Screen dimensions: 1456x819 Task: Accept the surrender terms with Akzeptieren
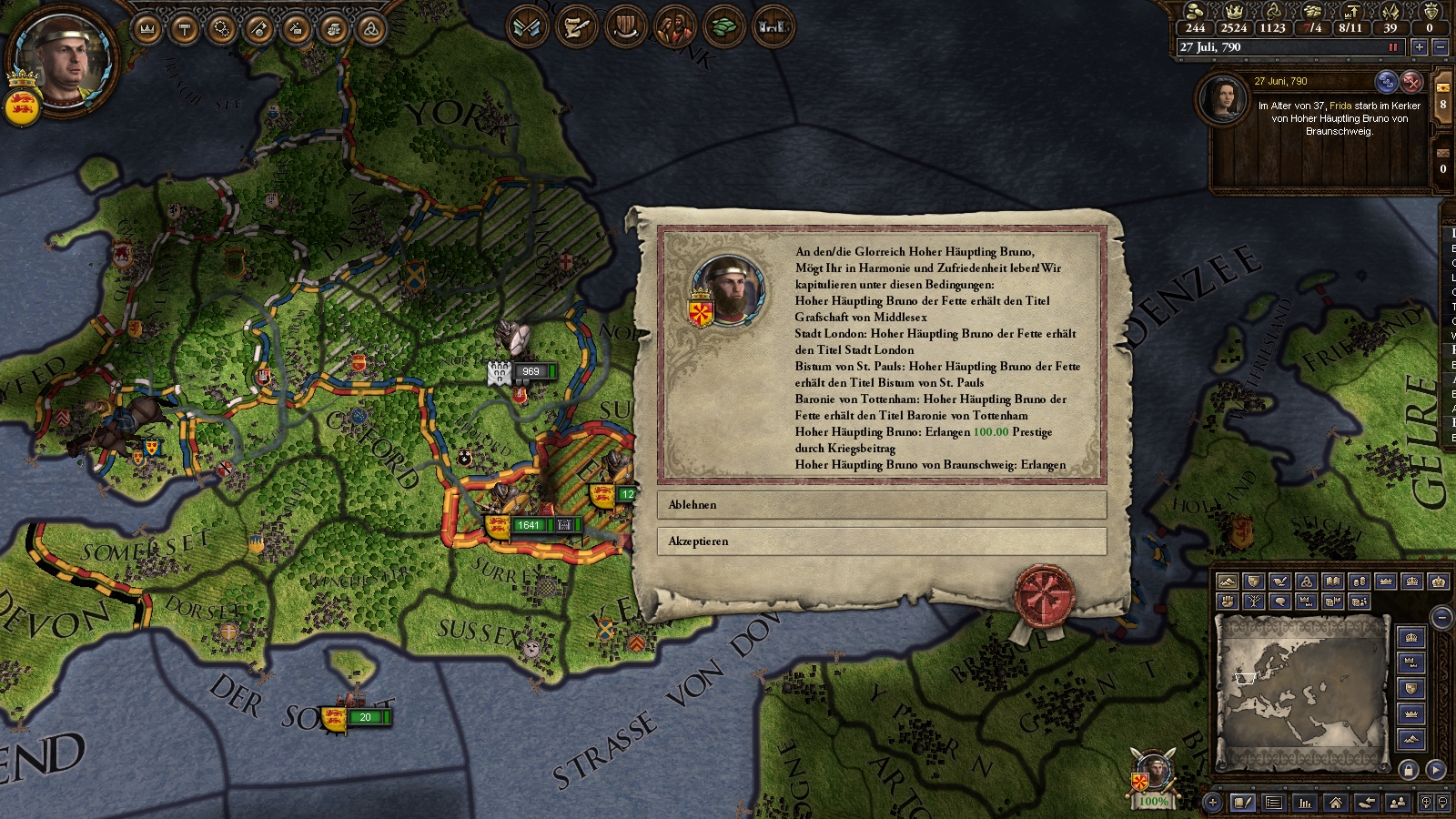881,541
